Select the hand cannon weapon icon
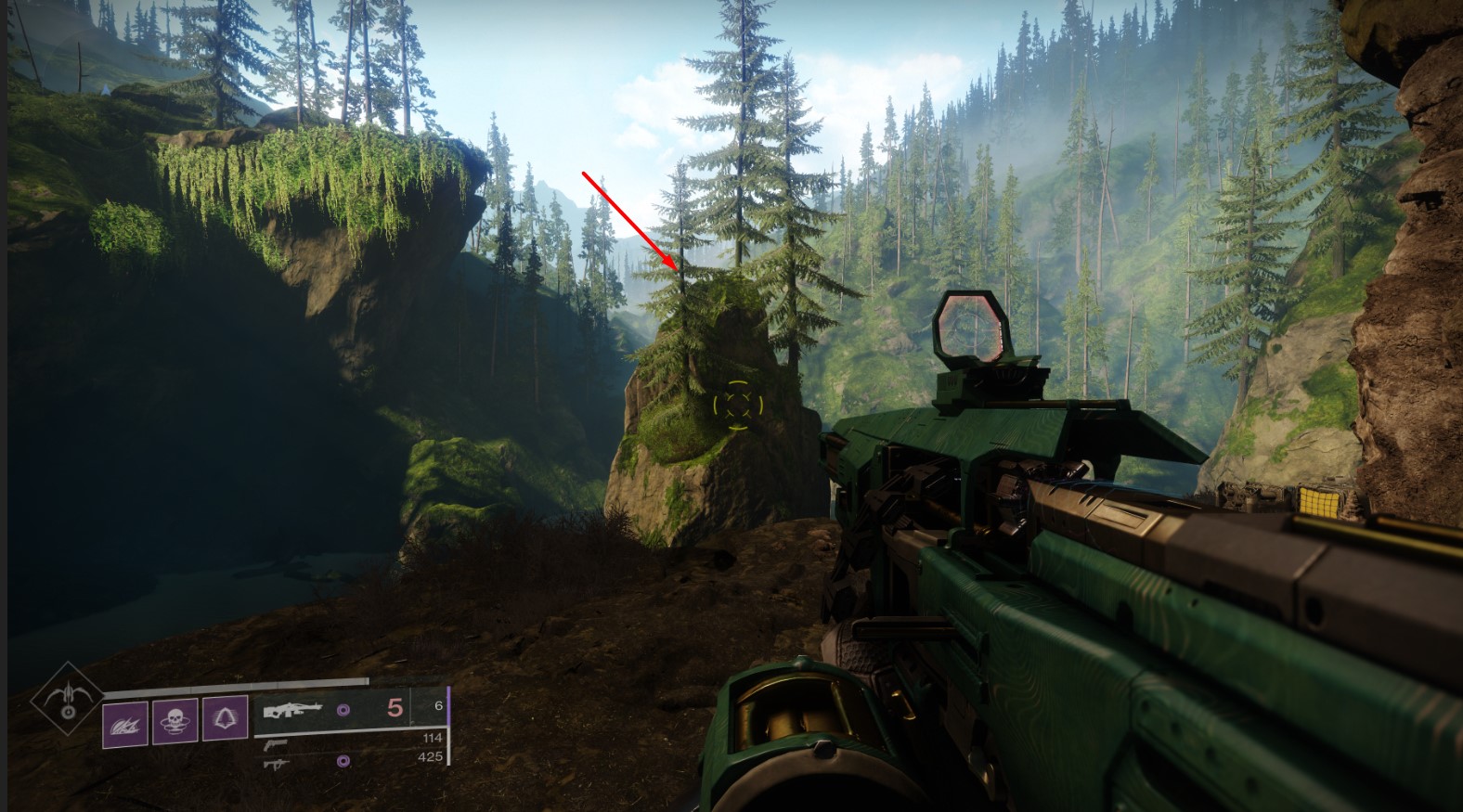 277,745
